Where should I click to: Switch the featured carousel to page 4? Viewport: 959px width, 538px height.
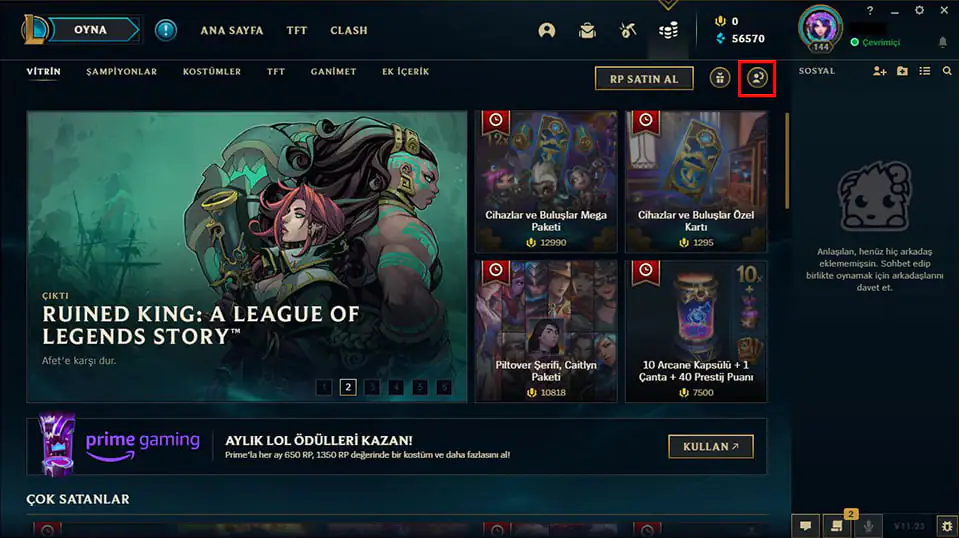pos(396,387)
